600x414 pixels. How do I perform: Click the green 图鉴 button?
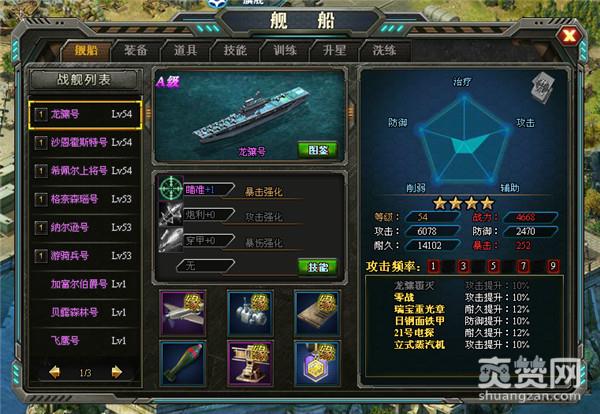point(315,150)
